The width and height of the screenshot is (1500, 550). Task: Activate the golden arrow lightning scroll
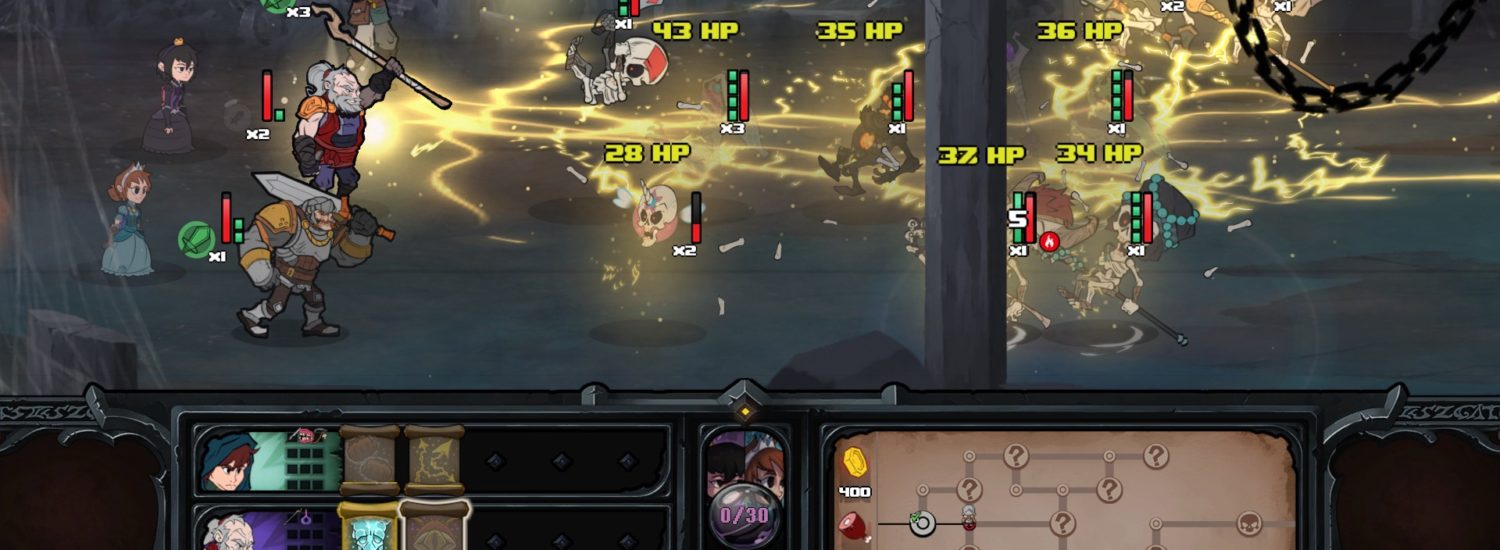[x=433, y=461]
